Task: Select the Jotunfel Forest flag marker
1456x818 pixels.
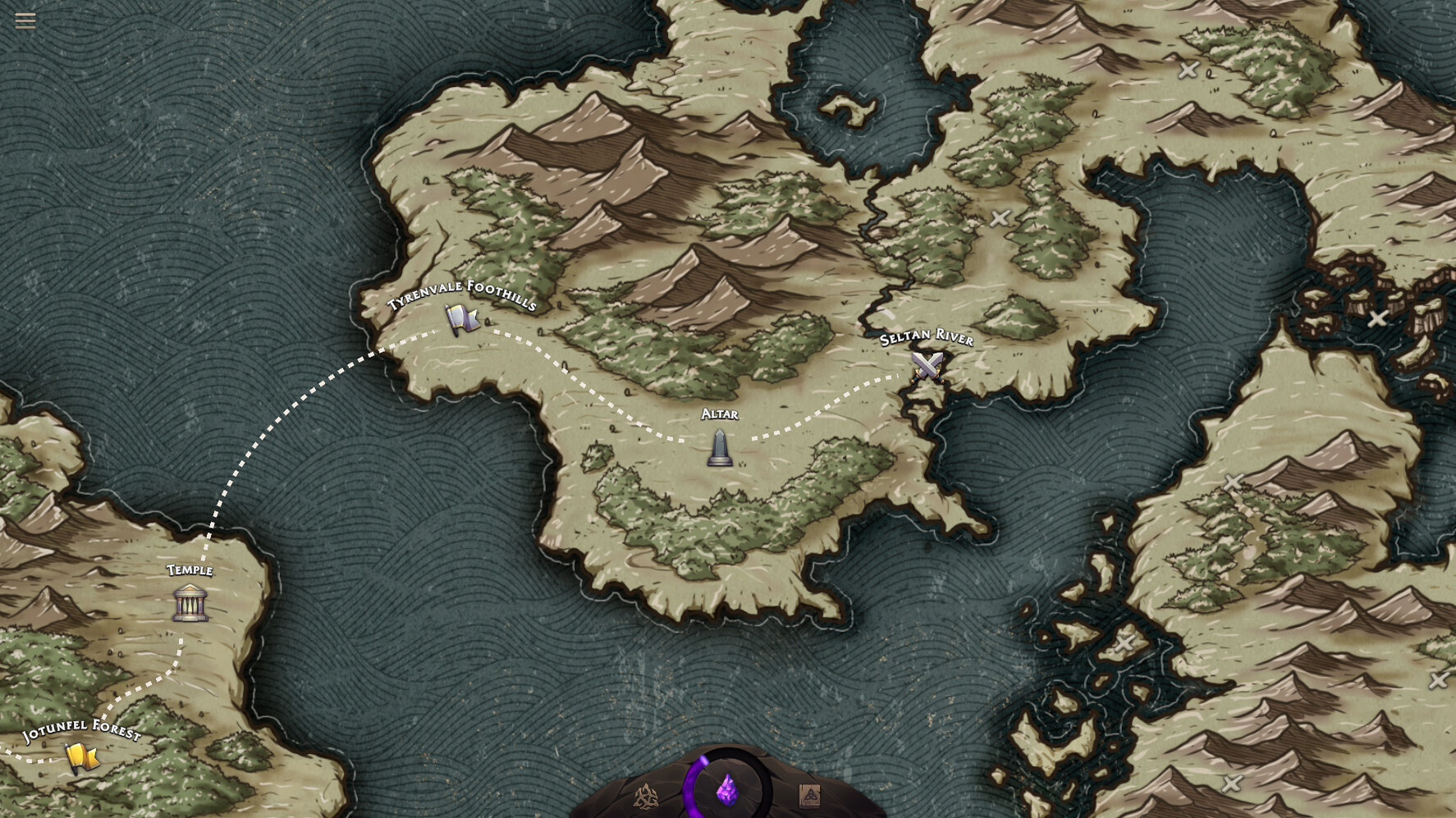Action: click(81, 756)
